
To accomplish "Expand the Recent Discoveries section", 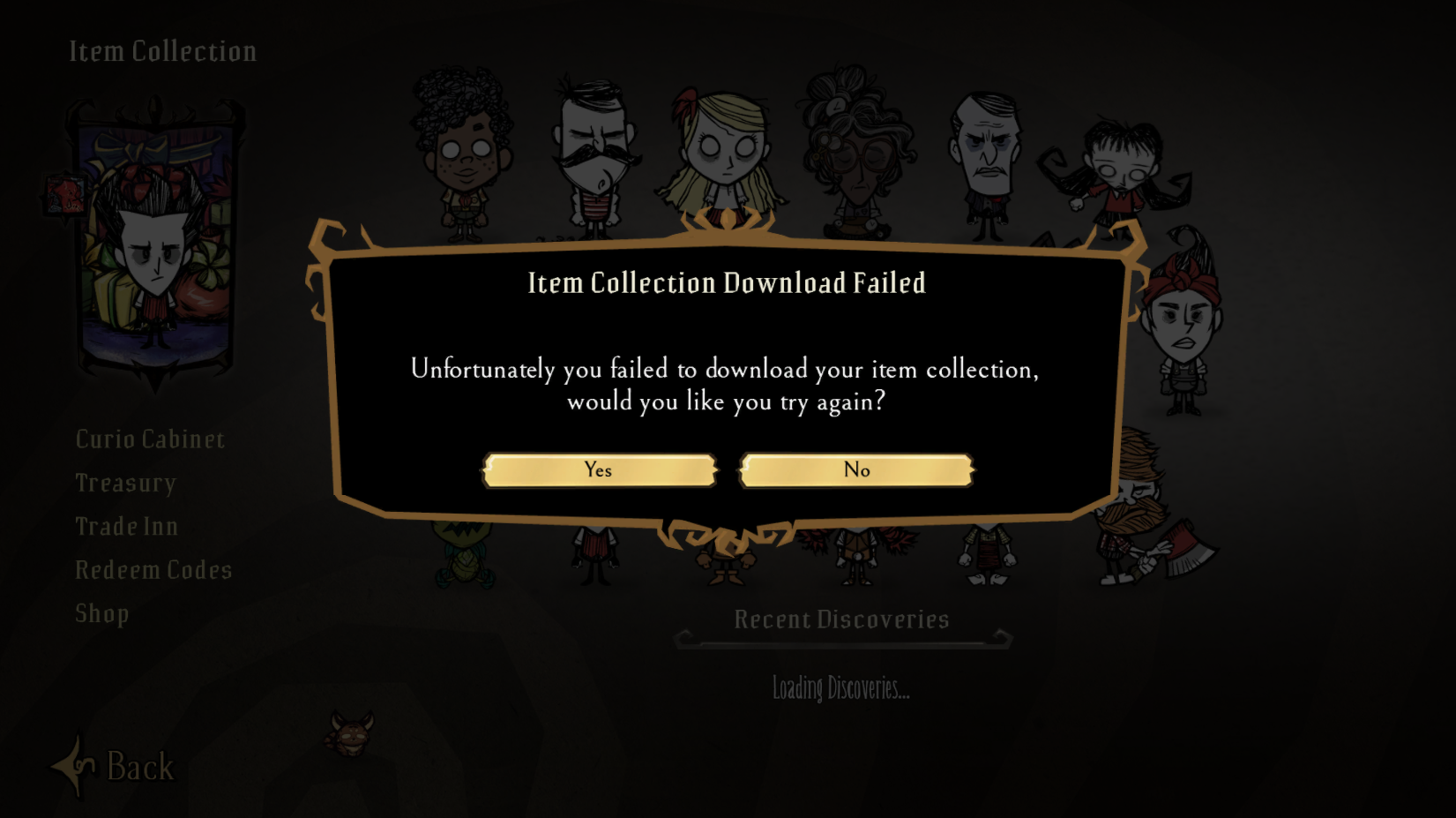I will (841, 619).
